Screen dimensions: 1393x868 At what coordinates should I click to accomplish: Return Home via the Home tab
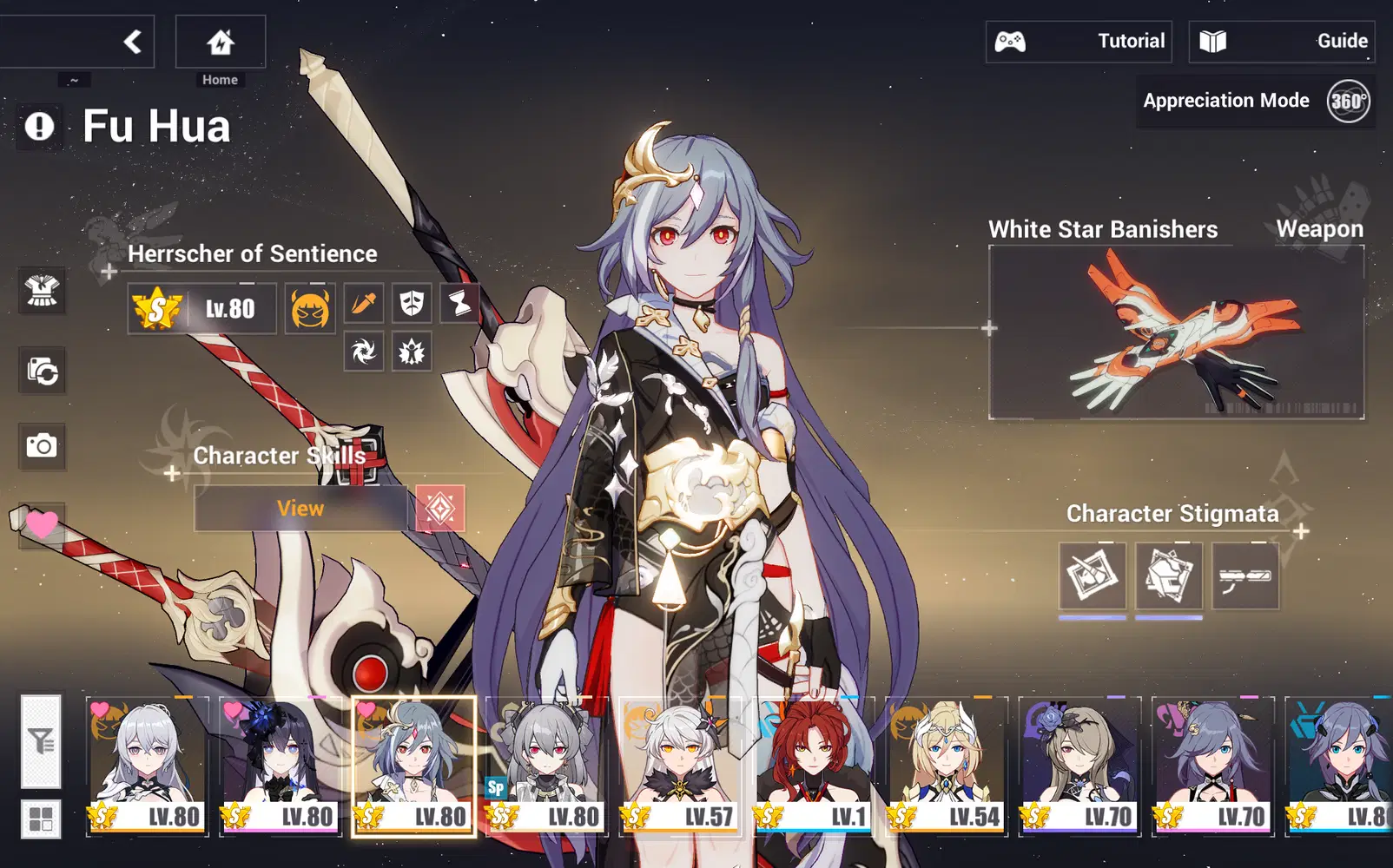click(219, 42)
